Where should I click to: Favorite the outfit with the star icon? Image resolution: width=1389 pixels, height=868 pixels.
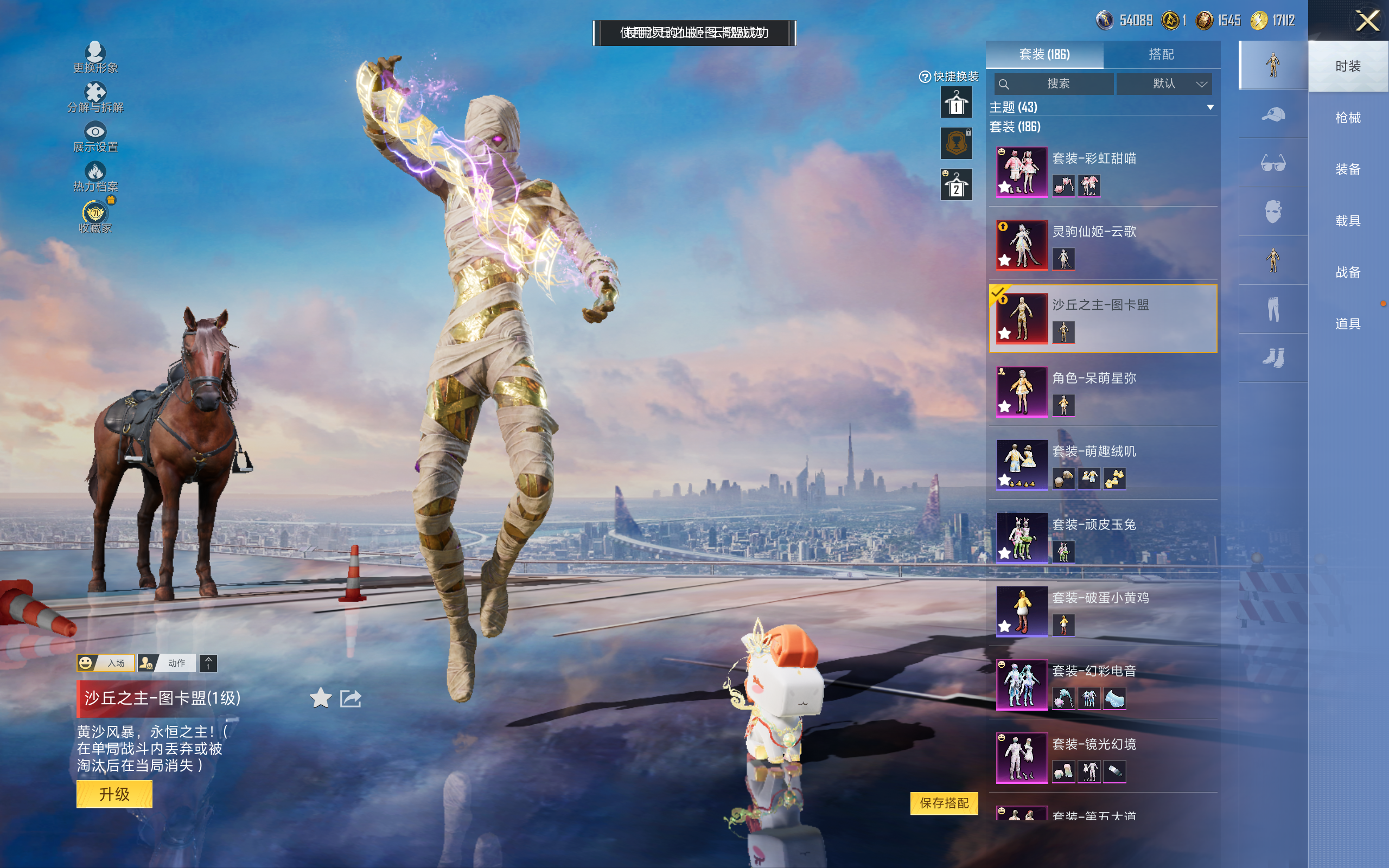320,698
